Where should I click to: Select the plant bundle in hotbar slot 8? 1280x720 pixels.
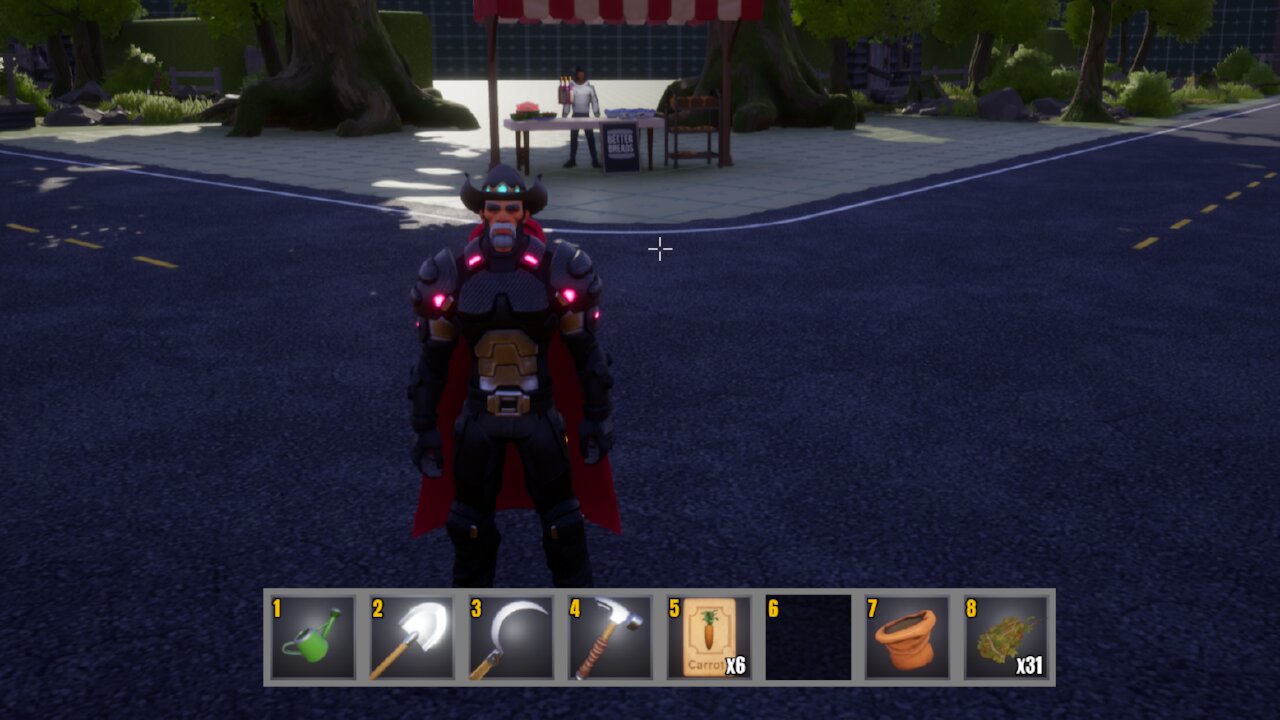click(x=1006, y=637)
